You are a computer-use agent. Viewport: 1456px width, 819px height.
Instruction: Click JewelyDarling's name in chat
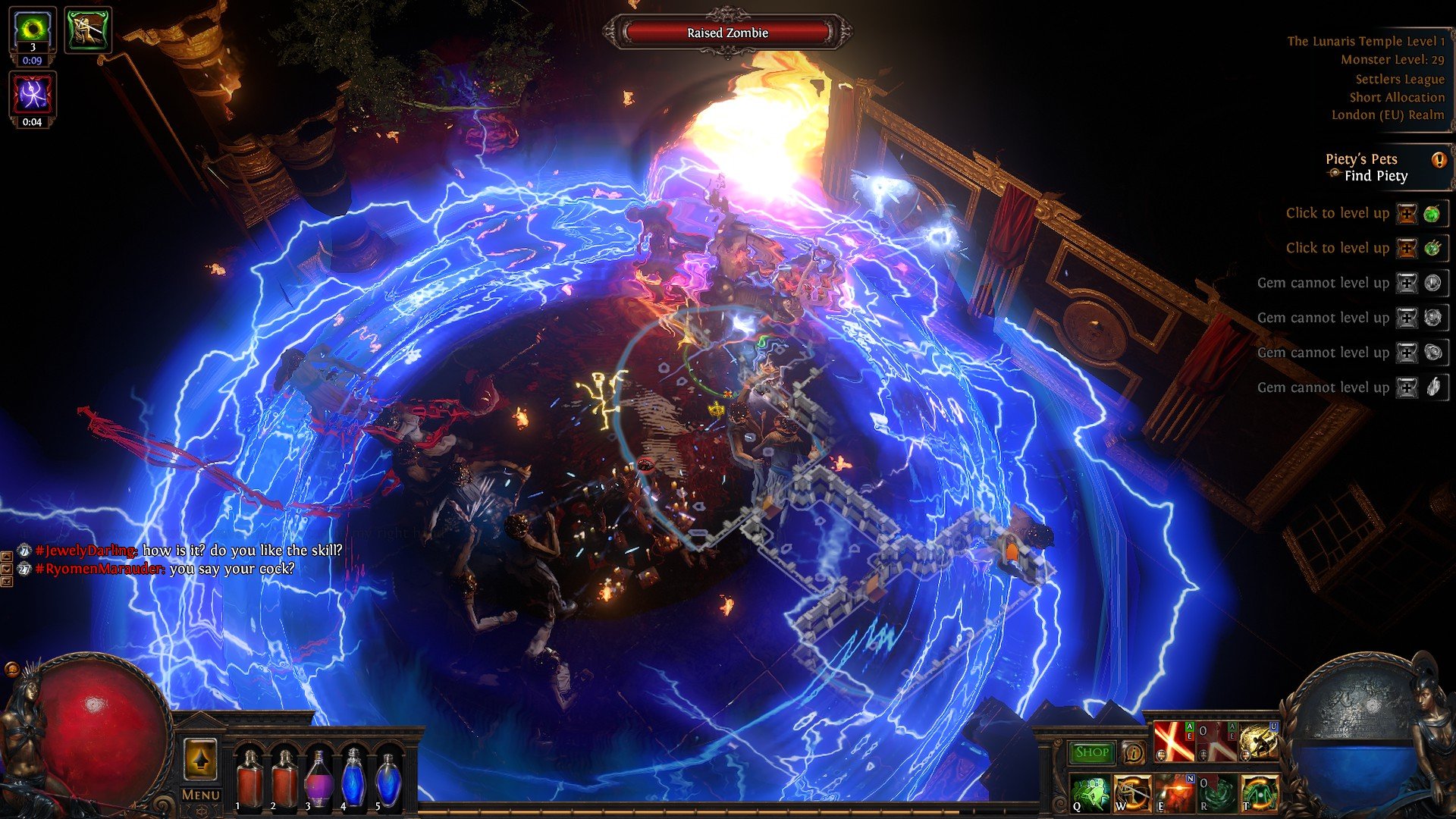click(x=86, y=551)
